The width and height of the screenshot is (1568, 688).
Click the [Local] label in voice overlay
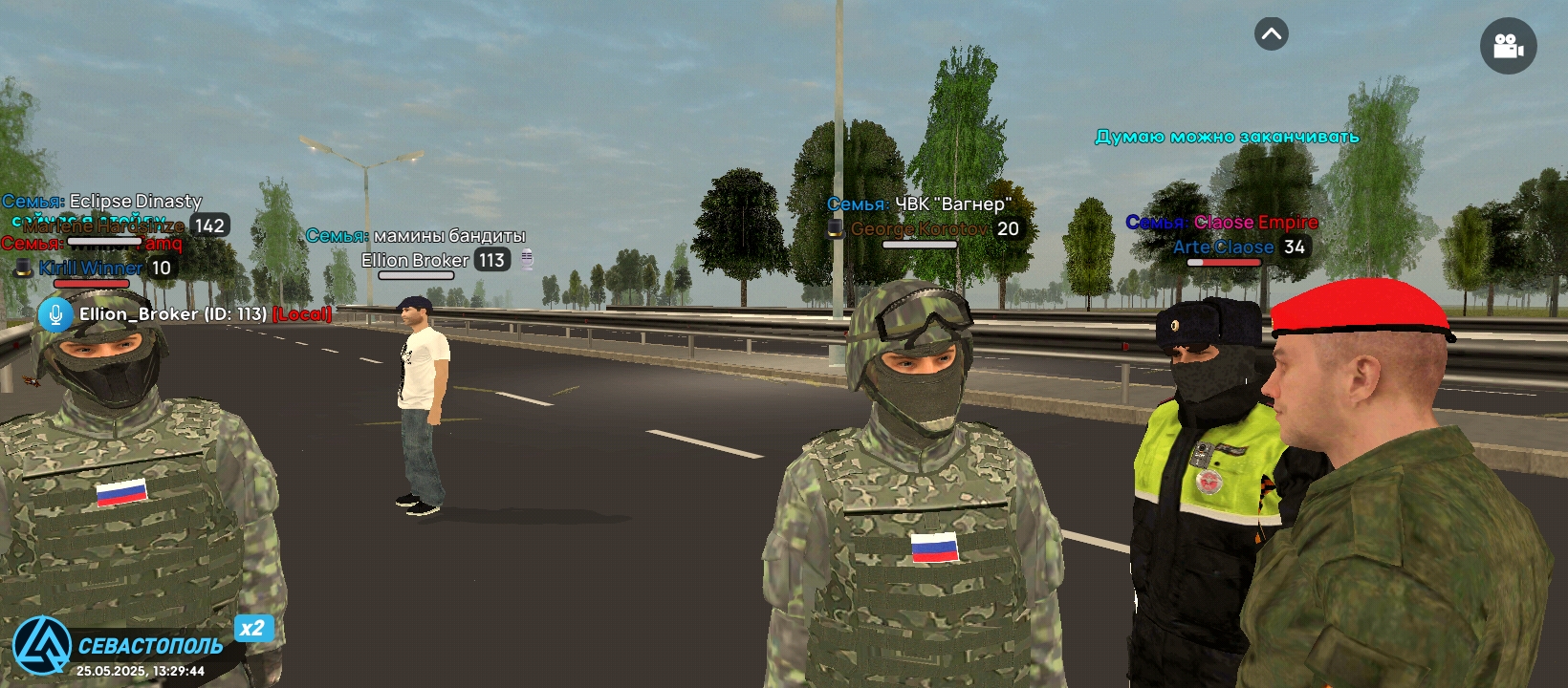point(301,313)
